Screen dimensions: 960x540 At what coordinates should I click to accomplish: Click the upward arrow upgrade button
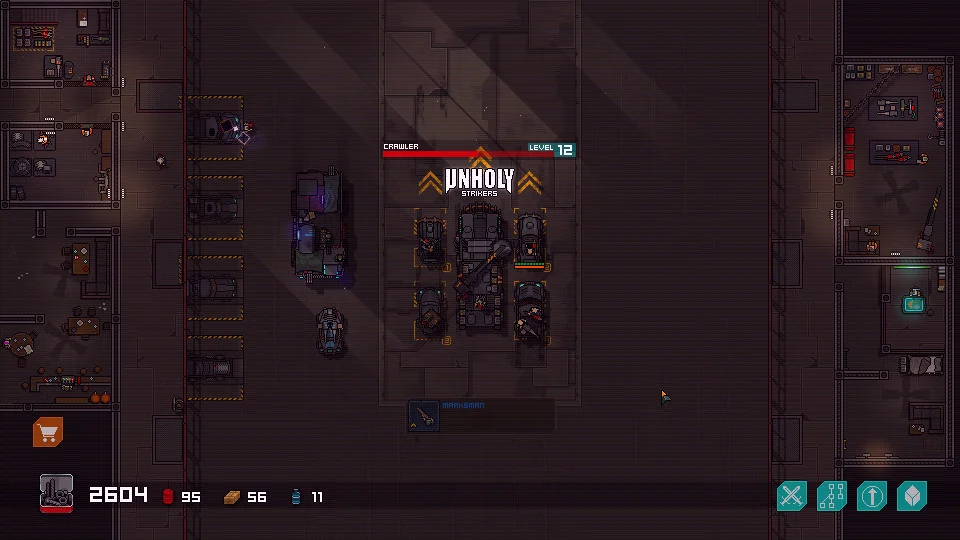coord(872,495)
